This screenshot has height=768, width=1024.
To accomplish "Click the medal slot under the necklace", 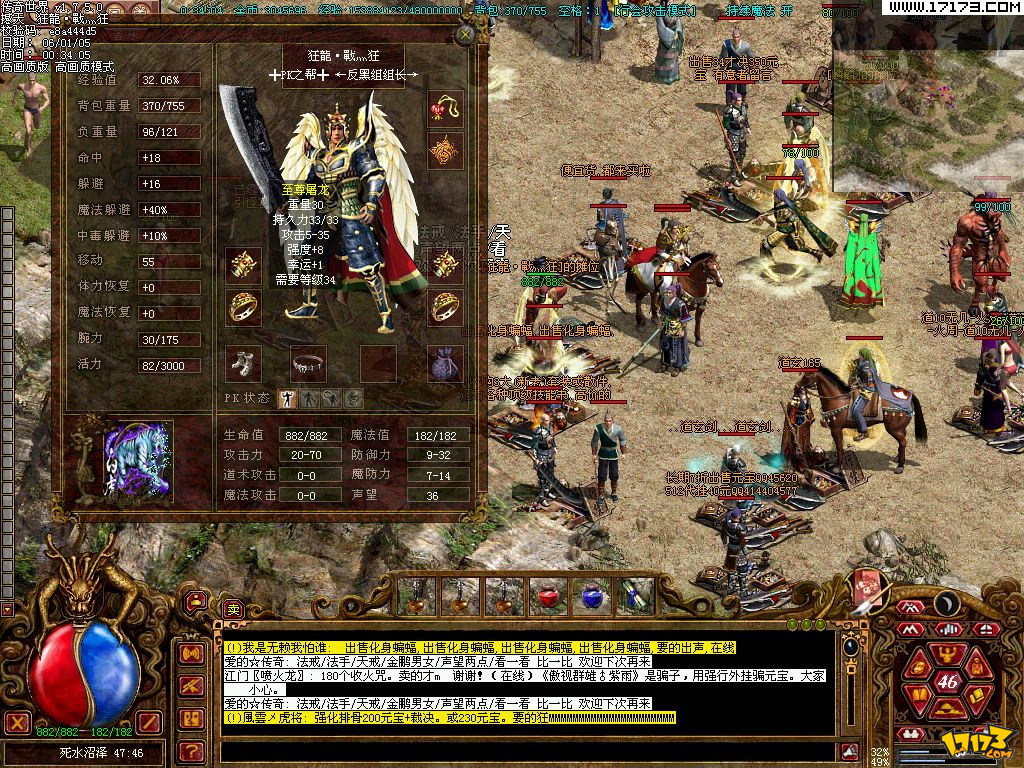I will (445, 152).
